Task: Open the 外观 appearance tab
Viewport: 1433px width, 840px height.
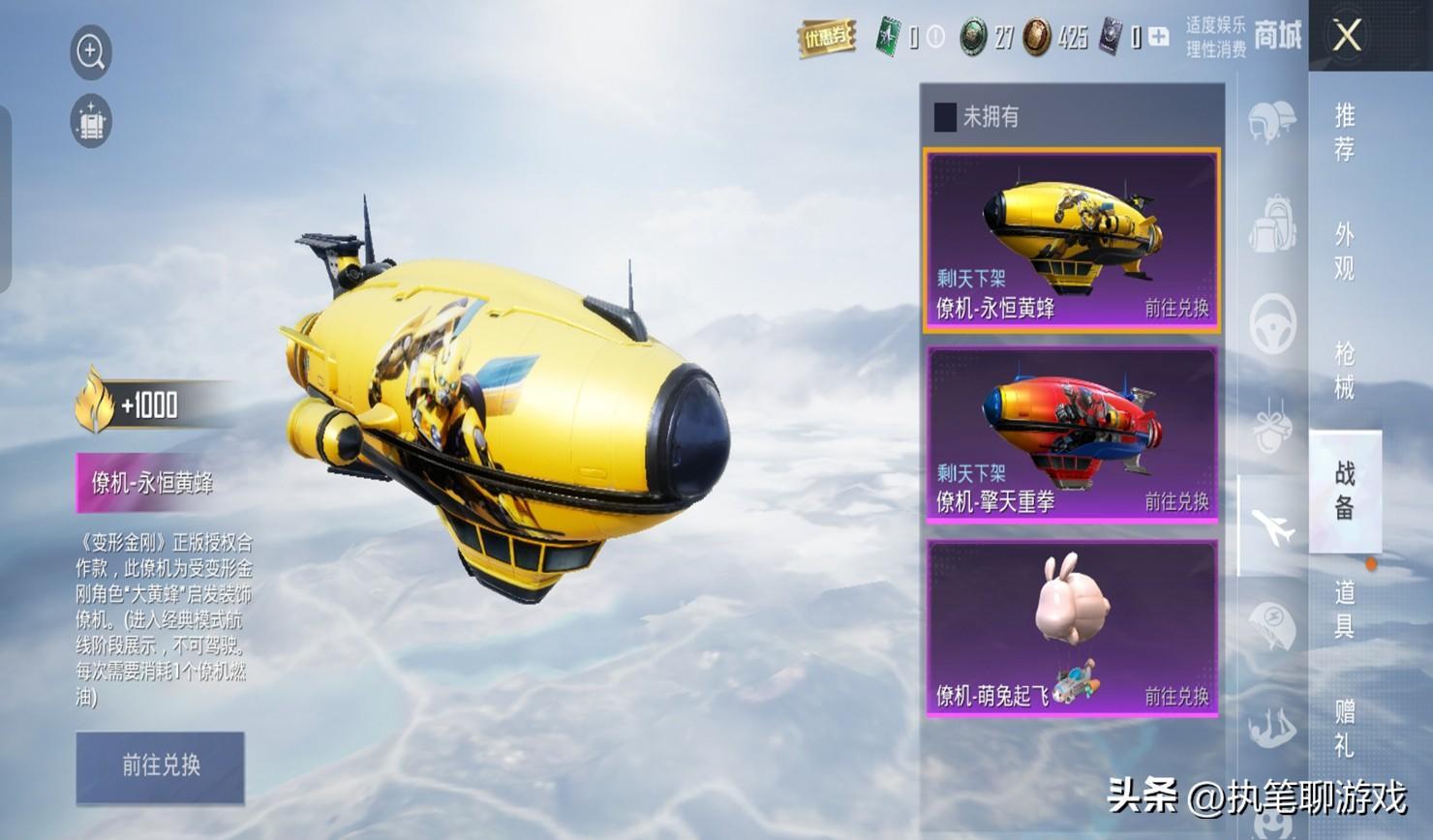Action: click(1344, 251)
